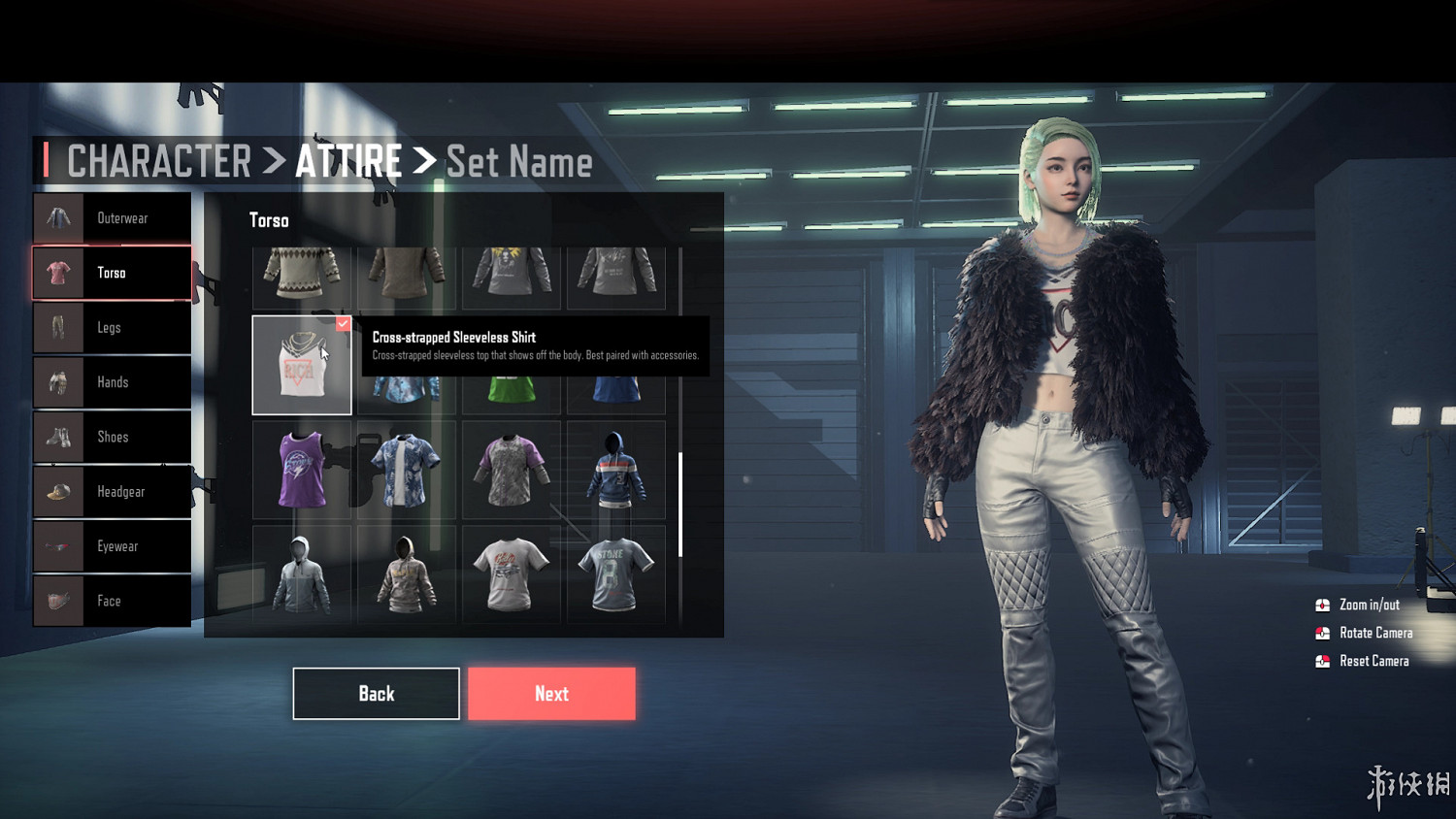This screenshot has height=819, width=1456.
Task: Show the Shoes category
Action: click(112, 437)
